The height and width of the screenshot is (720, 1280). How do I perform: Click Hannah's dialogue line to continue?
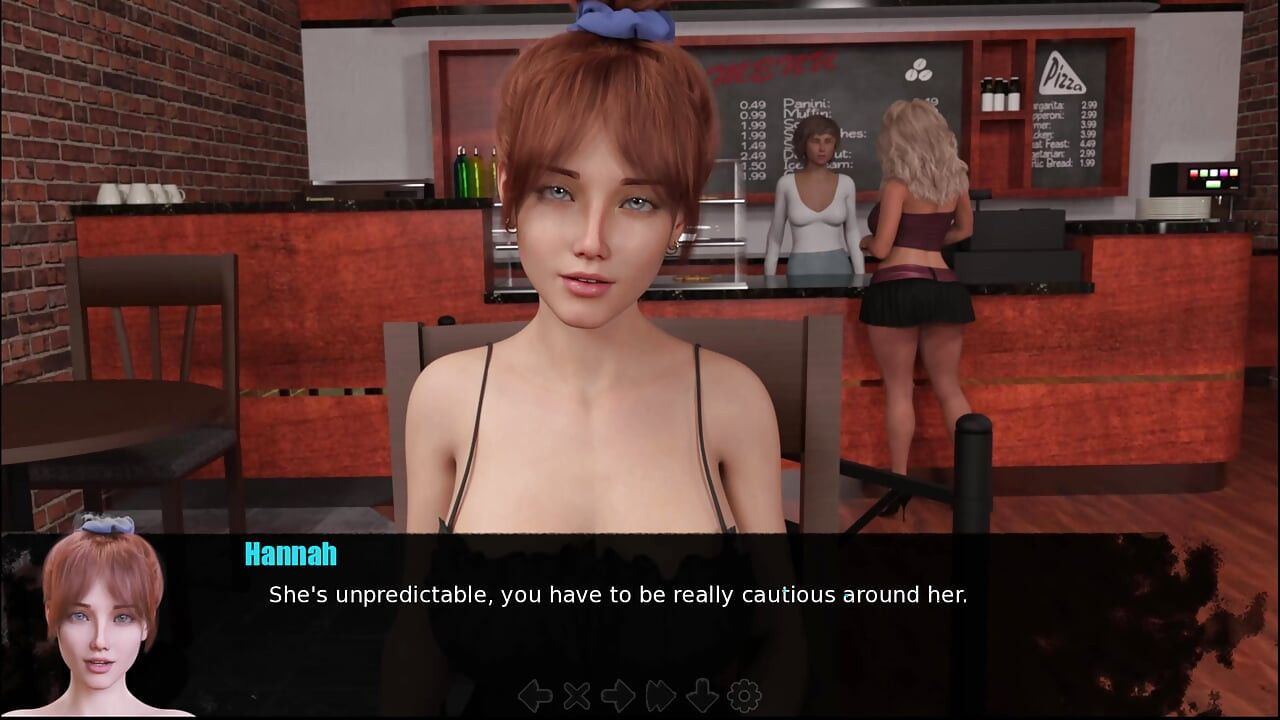coord(617,595)
